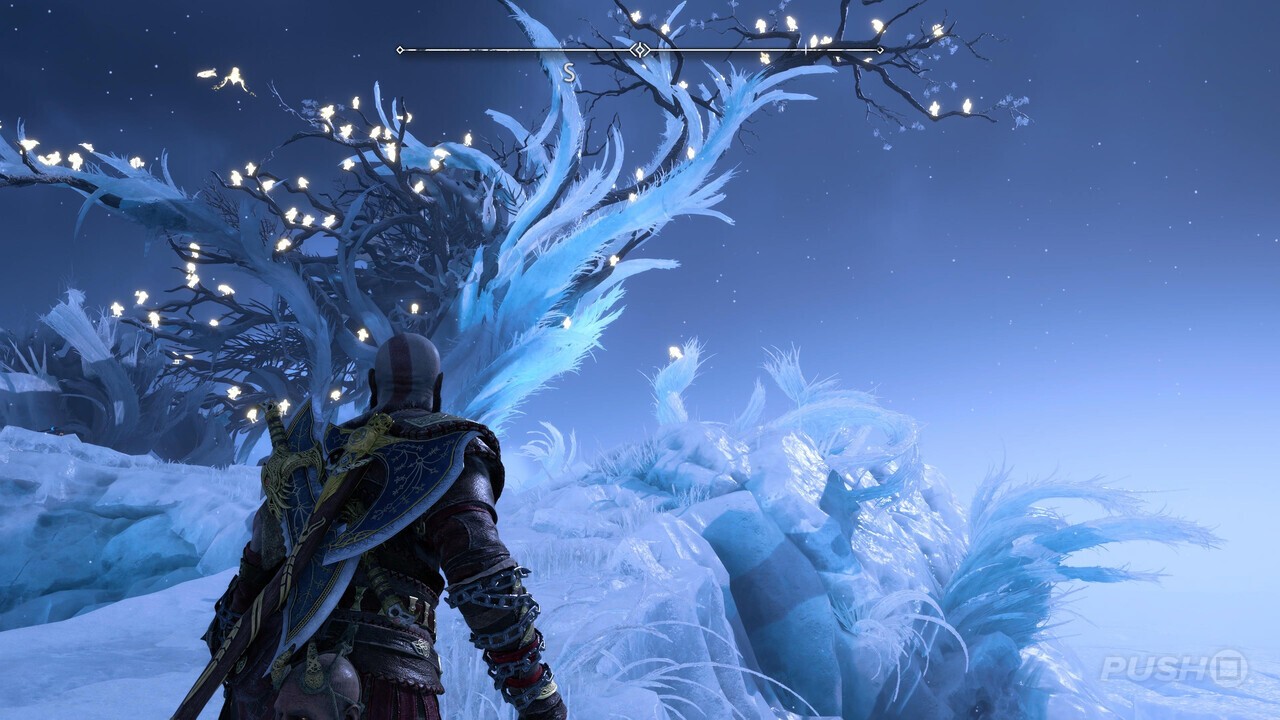Click the central diamond marker on the compass
1280x720 pixels.
640,47
